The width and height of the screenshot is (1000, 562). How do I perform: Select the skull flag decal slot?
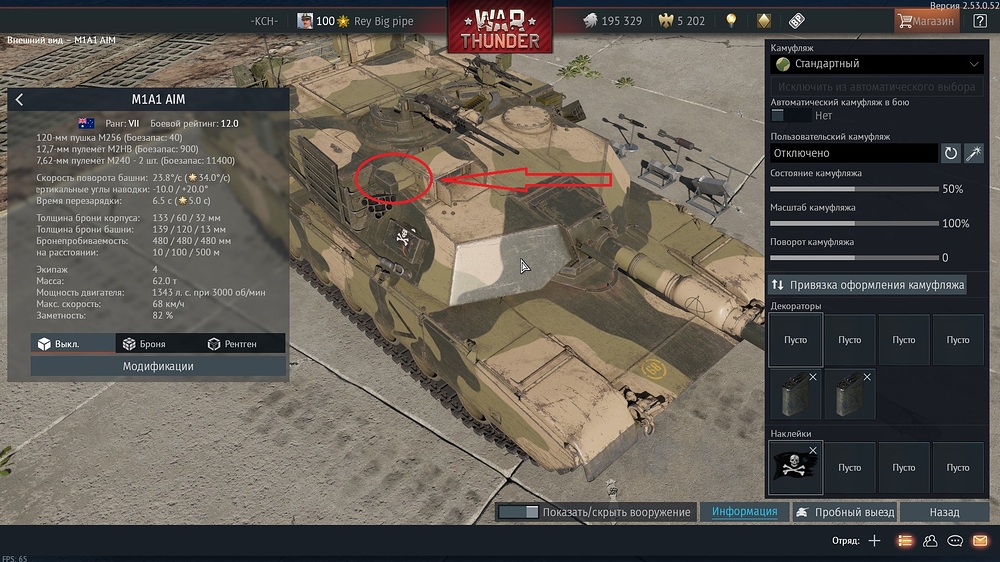click(796, 468)
